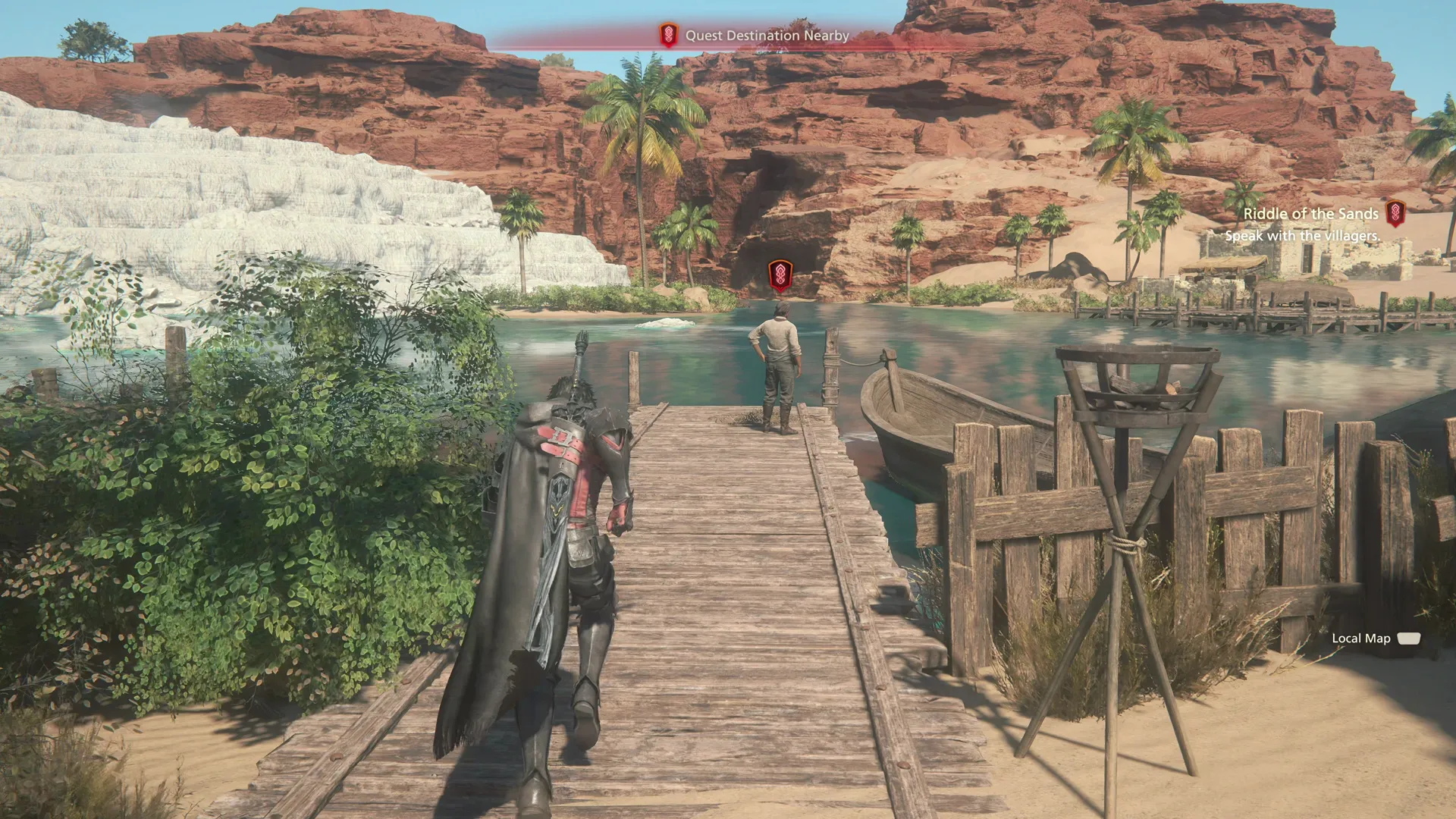Toggle the Quest Destination Nearby notification

click(767, 35)
